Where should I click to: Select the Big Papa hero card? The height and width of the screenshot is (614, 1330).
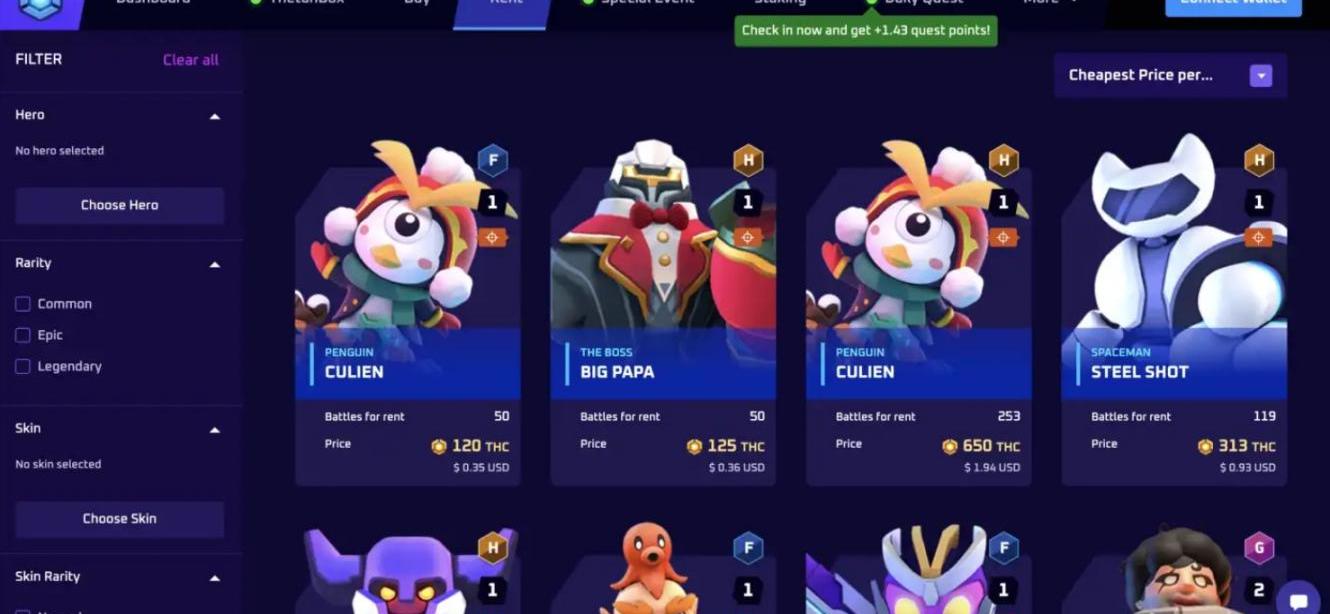point(663,310)
